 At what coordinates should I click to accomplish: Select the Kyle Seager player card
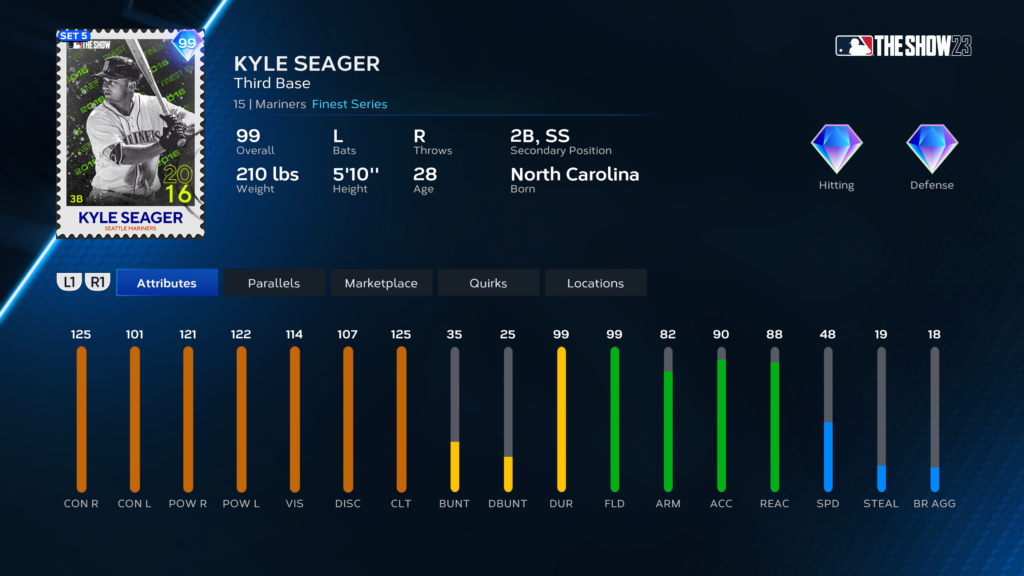(130, 134)
